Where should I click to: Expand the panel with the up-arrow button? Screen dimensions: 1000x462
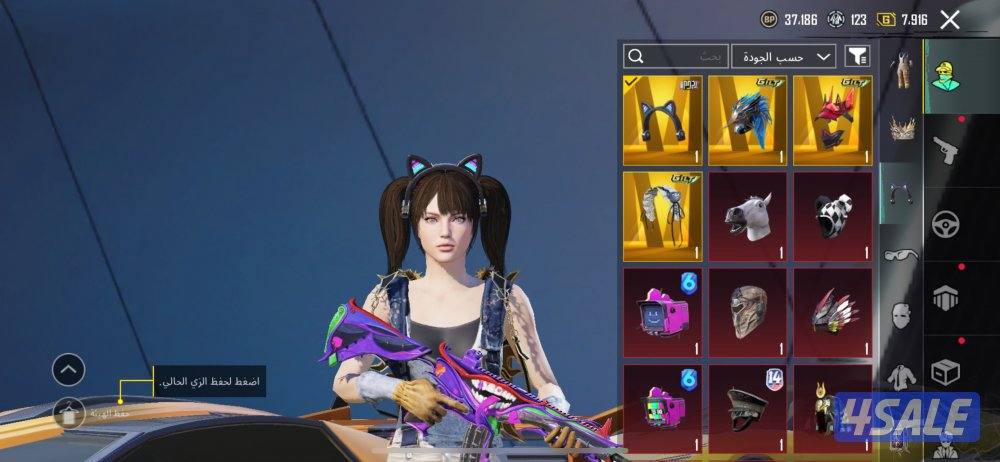(68, 370)
